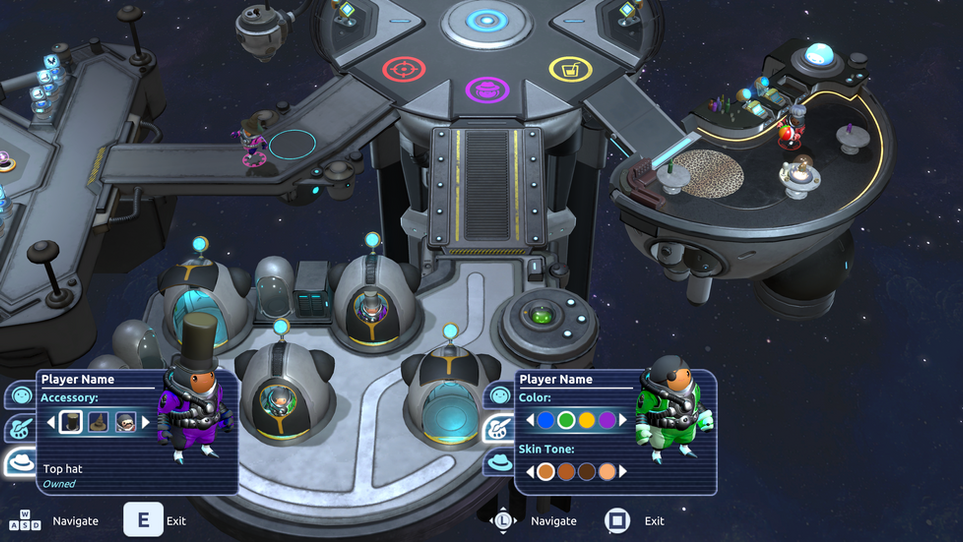
Task: Click the right arrow of the Color row
Action: click(x=623, y=421)
